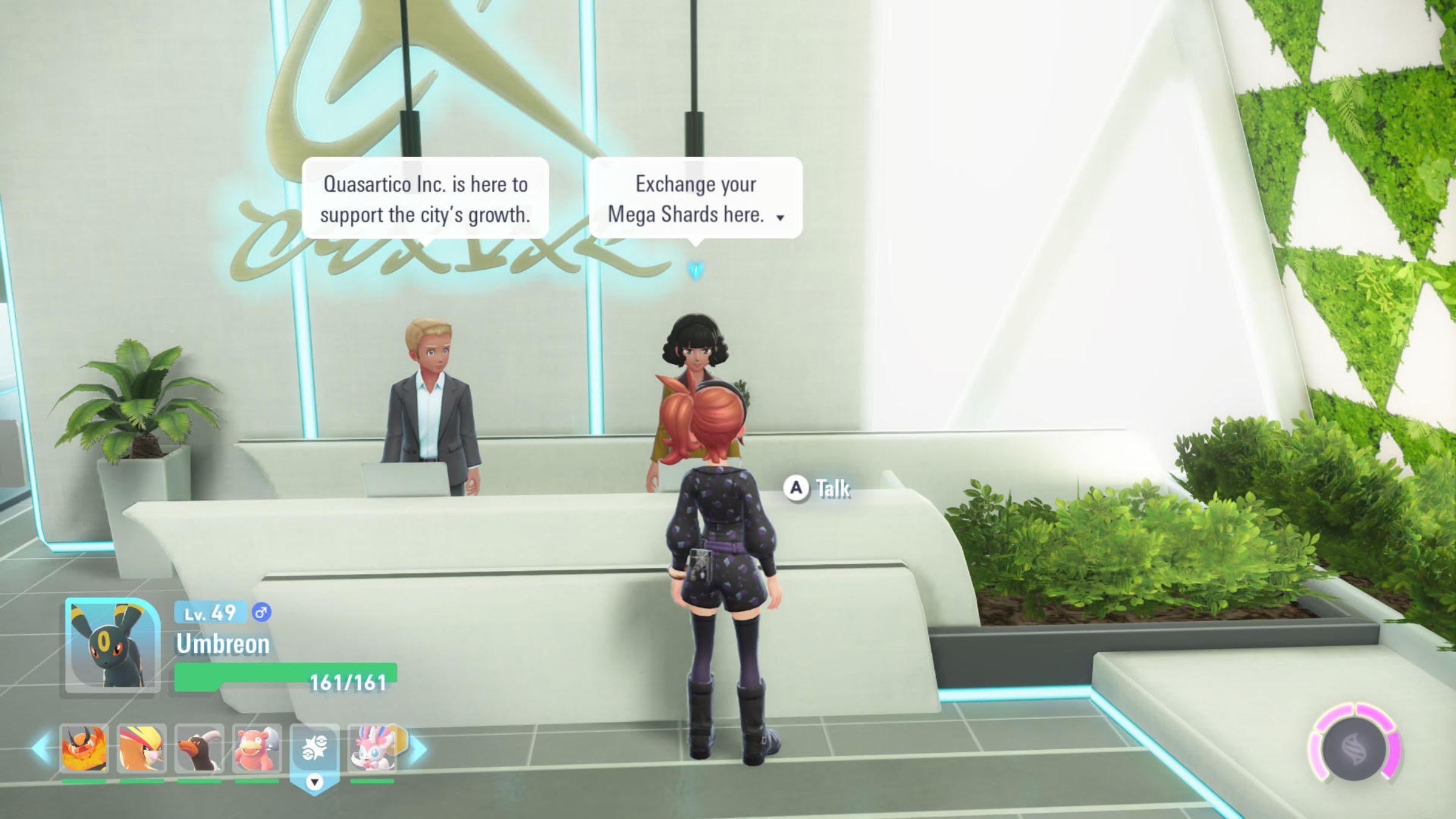Select Slowpoke's party slot icon
Viewport: 1456px width, 819px height.
pyautogui.click(x=255, y=748)
